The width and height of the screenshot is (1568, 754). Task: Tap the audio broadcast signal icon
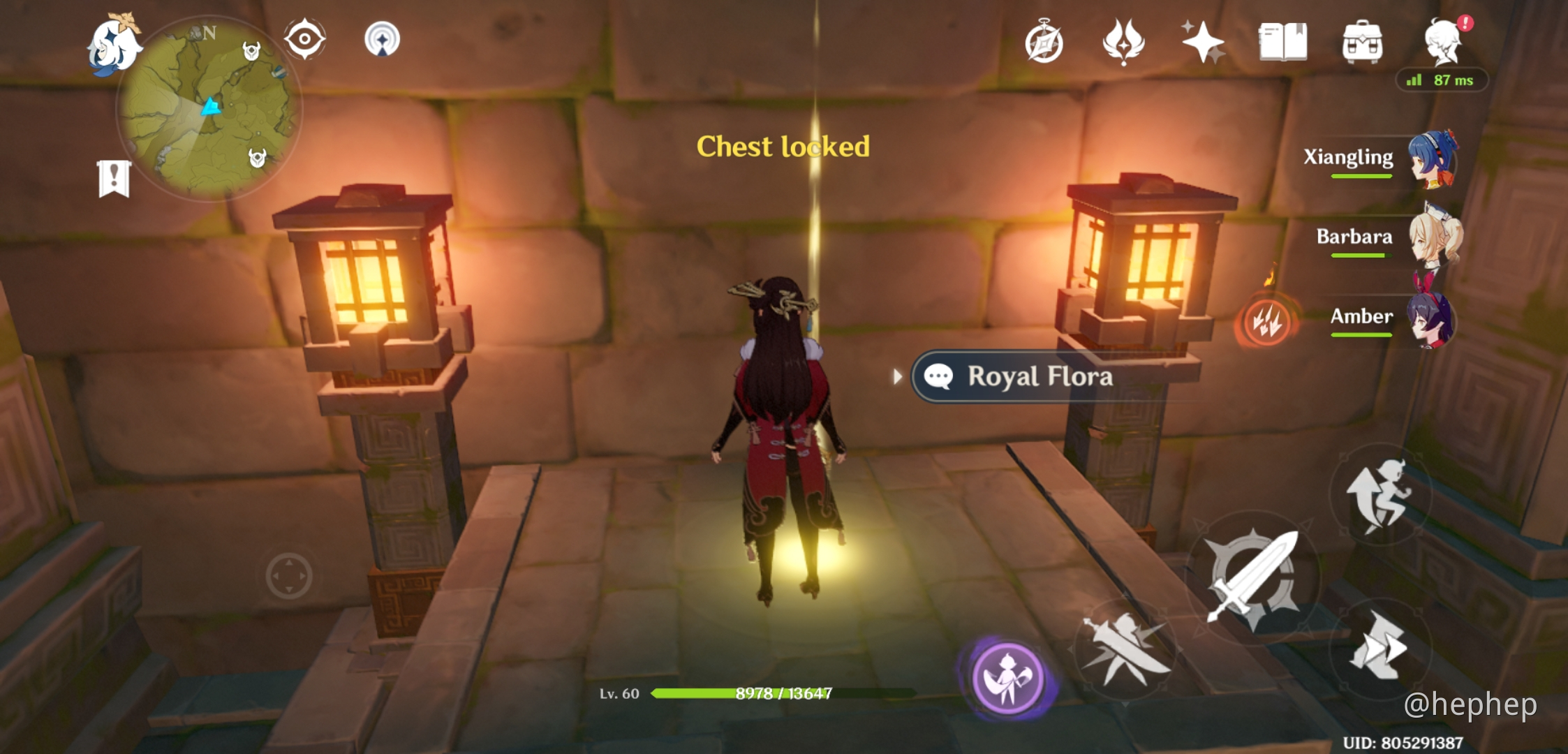[380, 40]
